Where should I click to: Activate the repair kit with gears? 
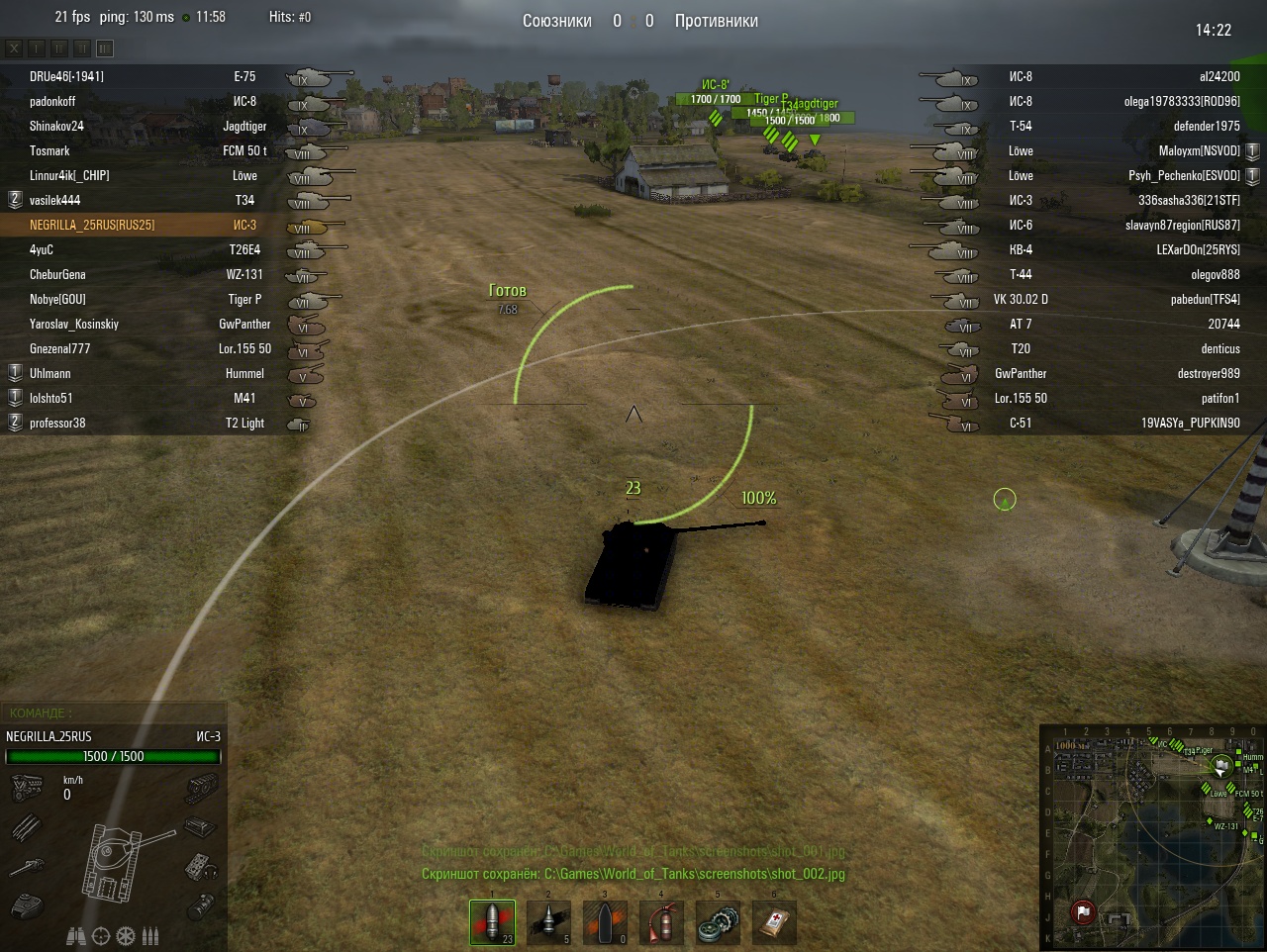click(718, 922)
